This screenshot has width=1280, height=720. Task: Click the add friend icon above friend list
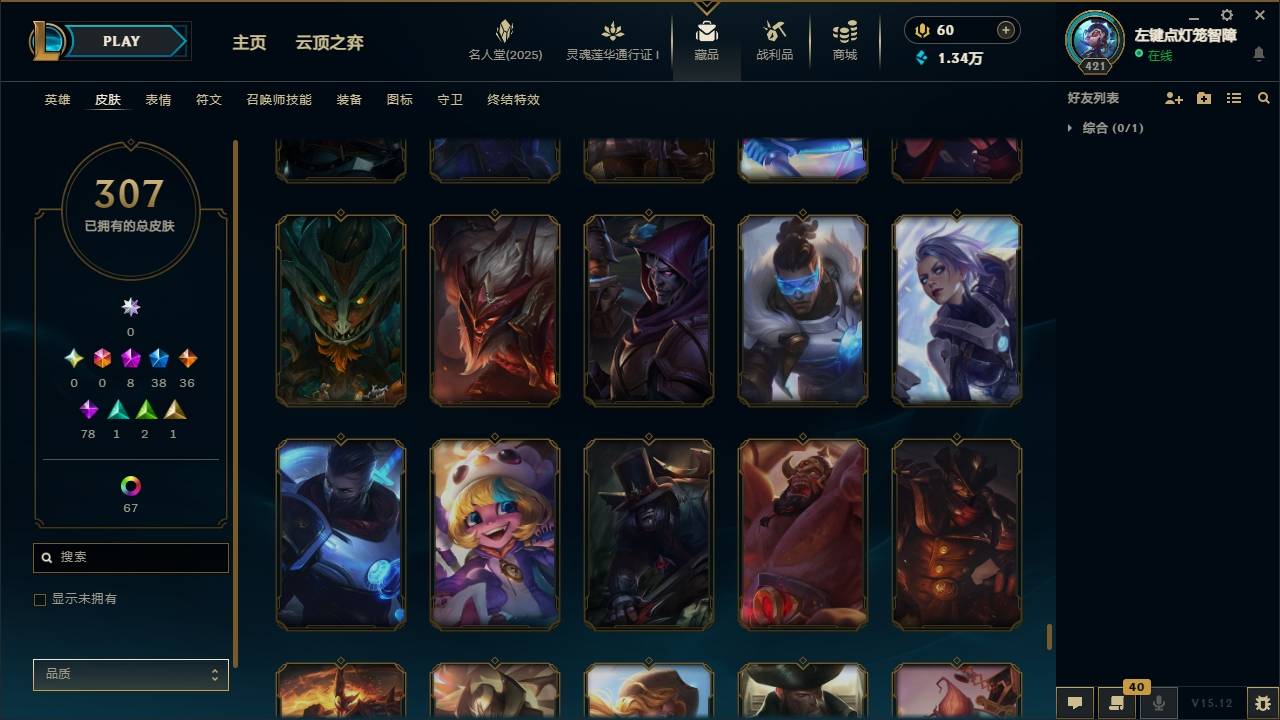[1174, 97]
